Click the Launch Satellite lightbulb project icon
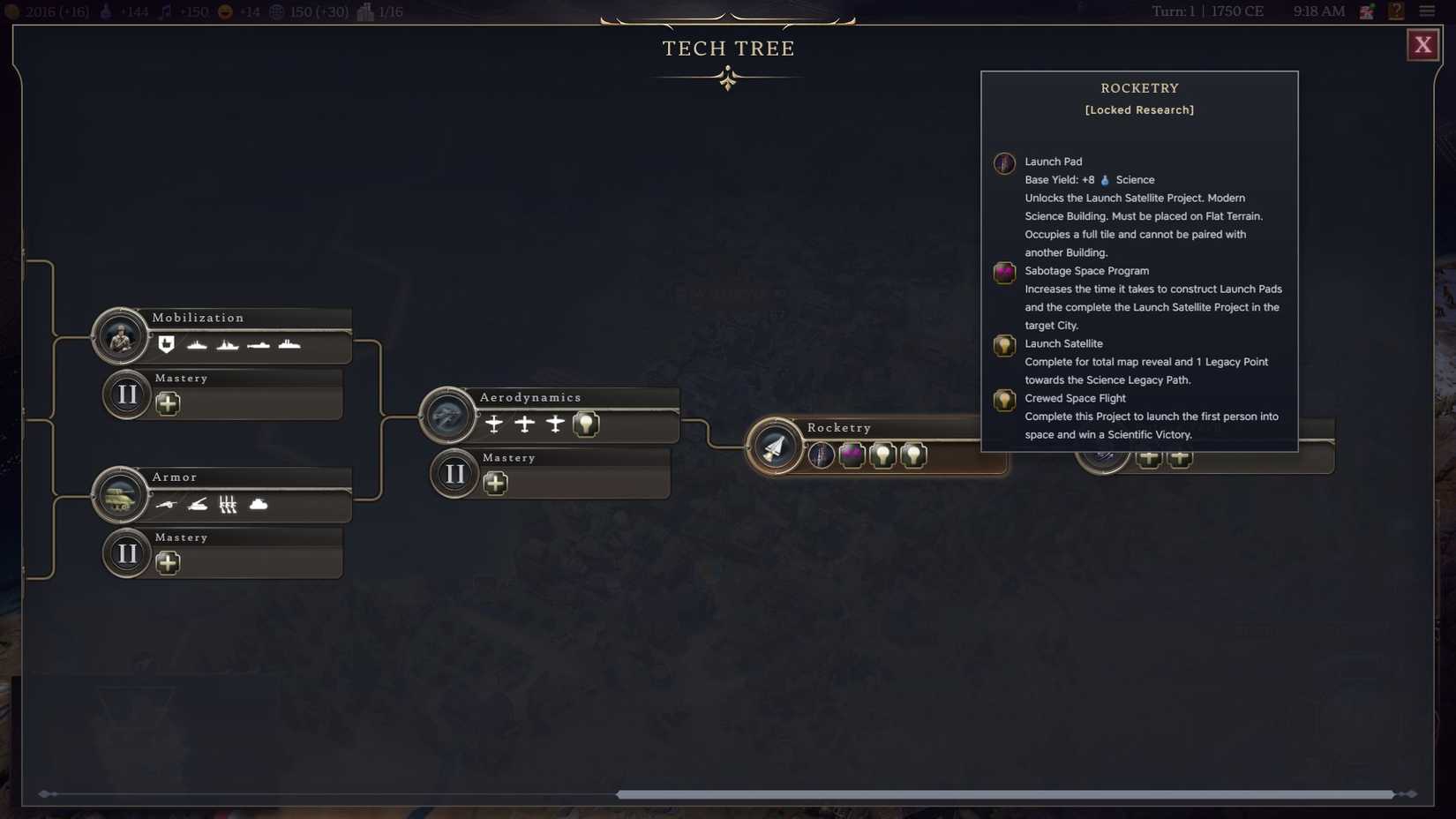Viewport: 1456px width, 819px height. pos(882,455)
